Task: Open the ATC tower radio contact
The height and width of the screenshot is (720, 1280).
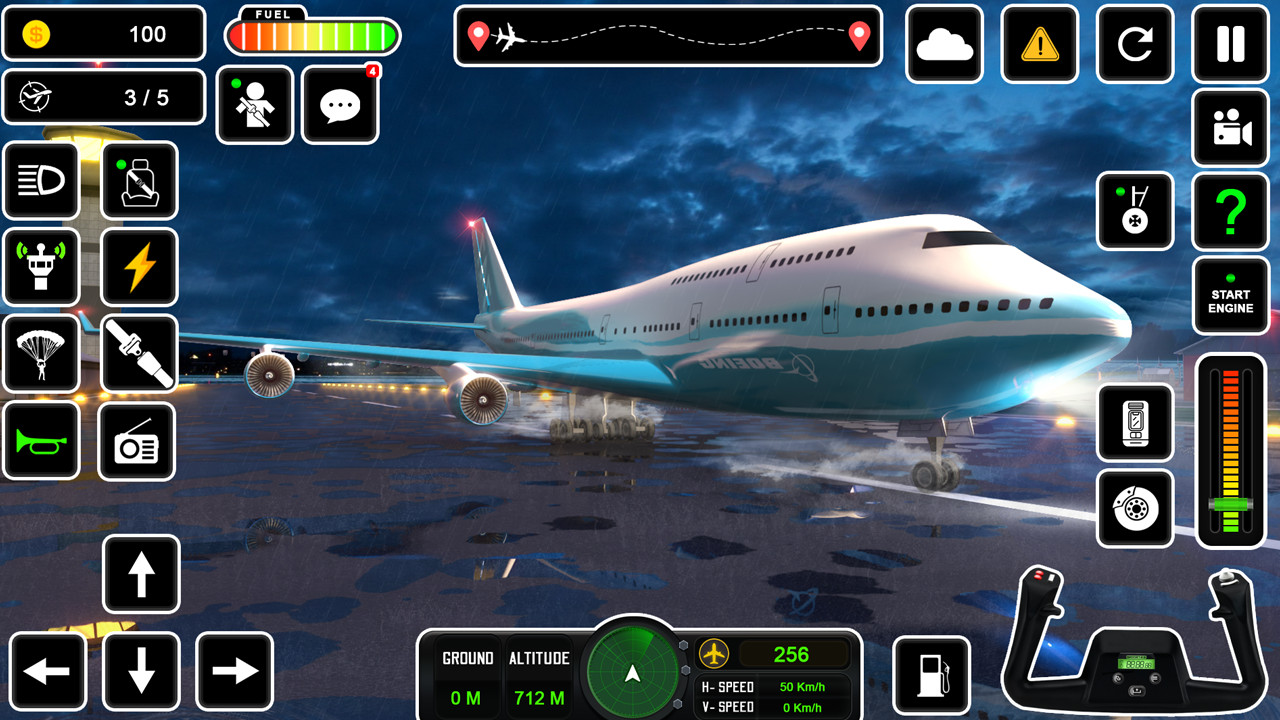Action: (x=41, y=268)
